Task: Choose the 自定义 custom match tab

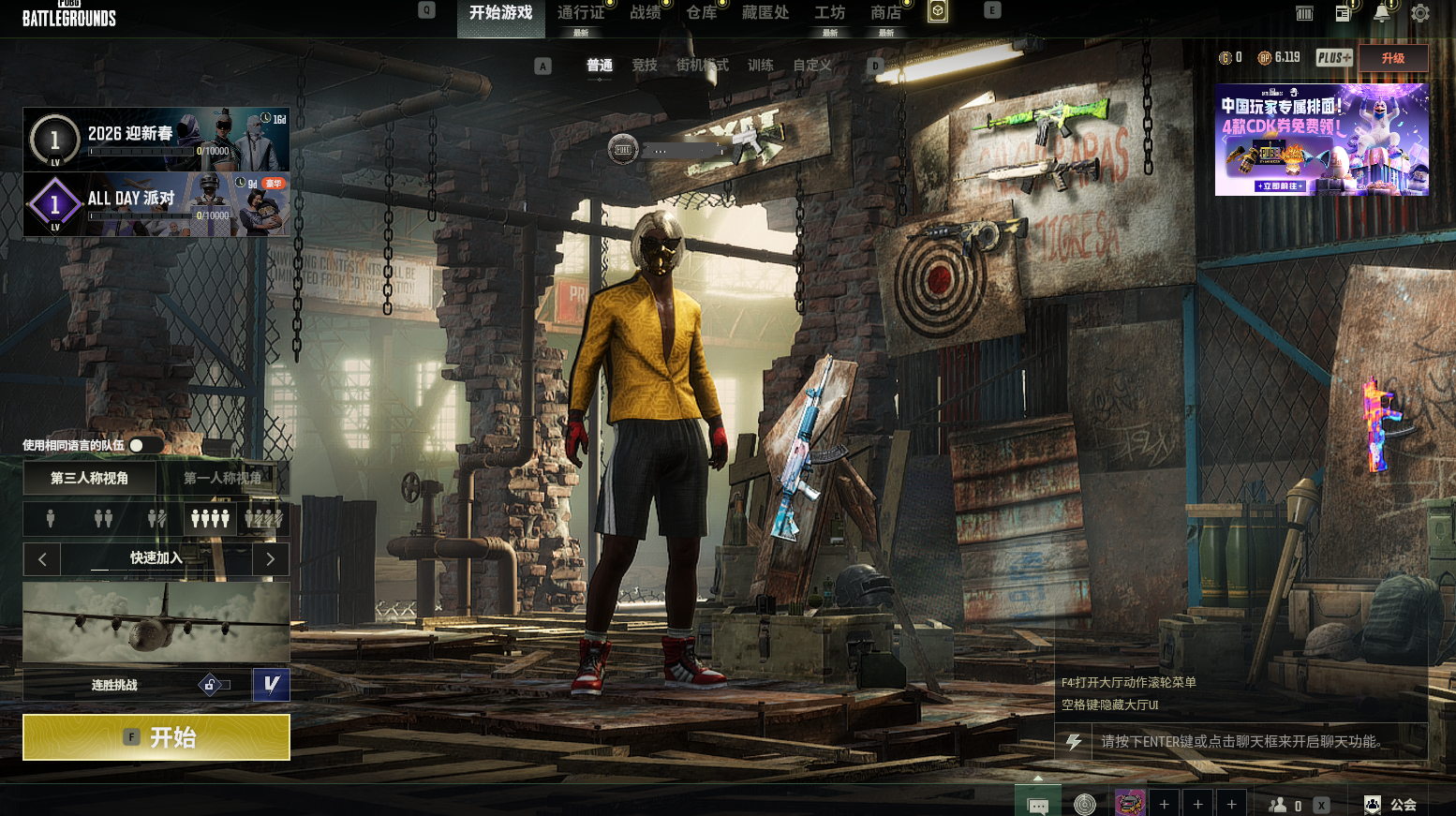Action: (x=811, y=66)
